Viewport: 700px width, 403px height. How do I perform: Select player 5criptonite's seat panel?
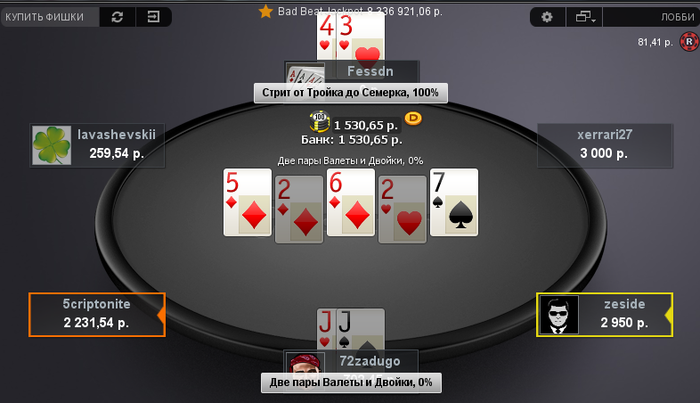(x=96, y=314)
